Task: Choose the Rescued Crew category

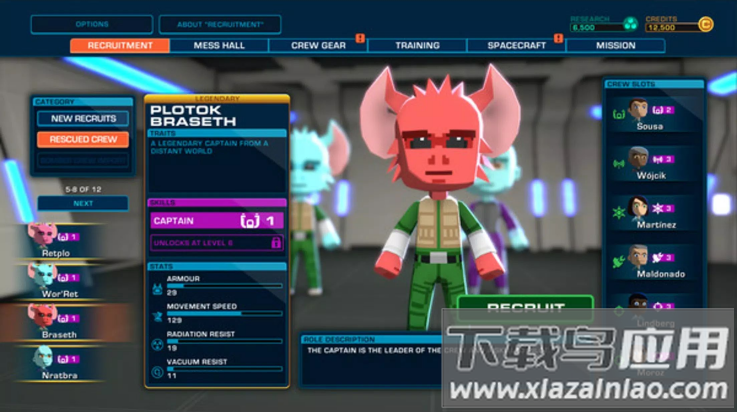Action: (x=83, y=139)
